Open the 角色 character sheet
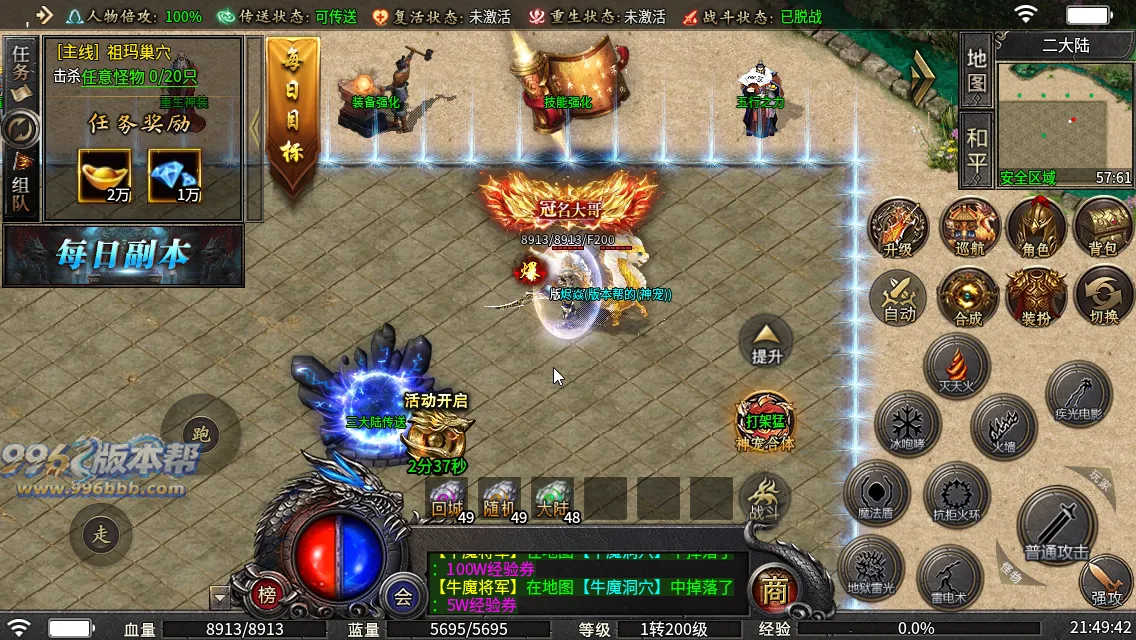The image size is (1136, 640). tap(1036, 228)
